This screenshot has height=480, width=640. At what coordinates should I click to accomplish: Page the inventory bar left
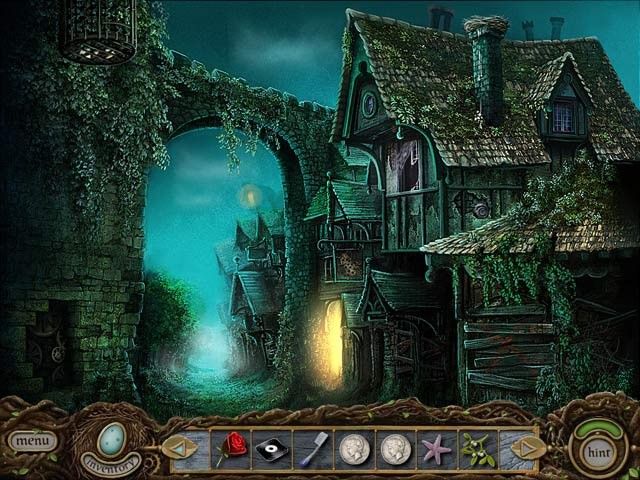pyautogui.click(x=180, y=445)
